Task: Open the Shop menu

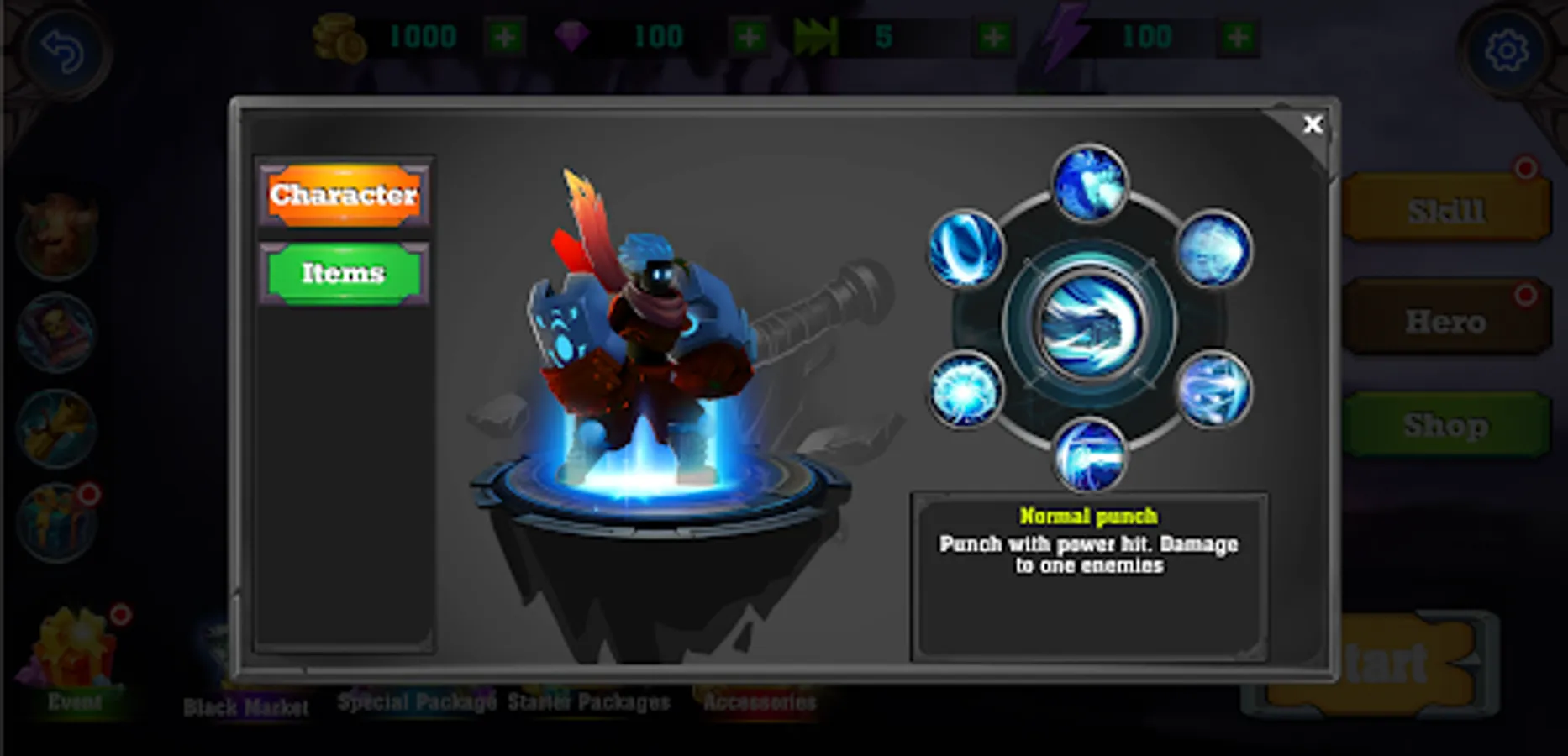Action: [x=1446, y=425]
